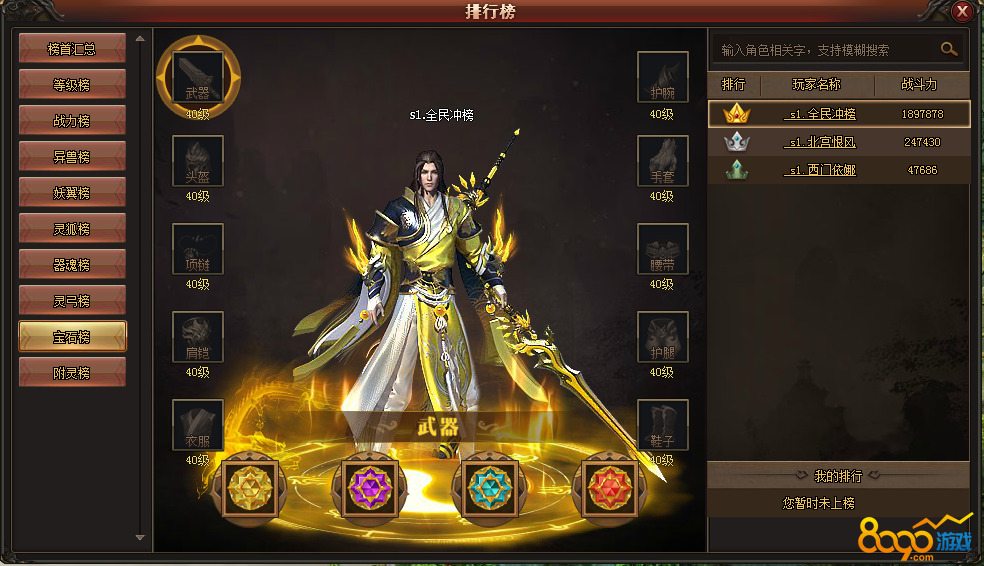Show the 妖翼榜 ranking
Viewport: 984px width, 566px height.
click(72, 192)
